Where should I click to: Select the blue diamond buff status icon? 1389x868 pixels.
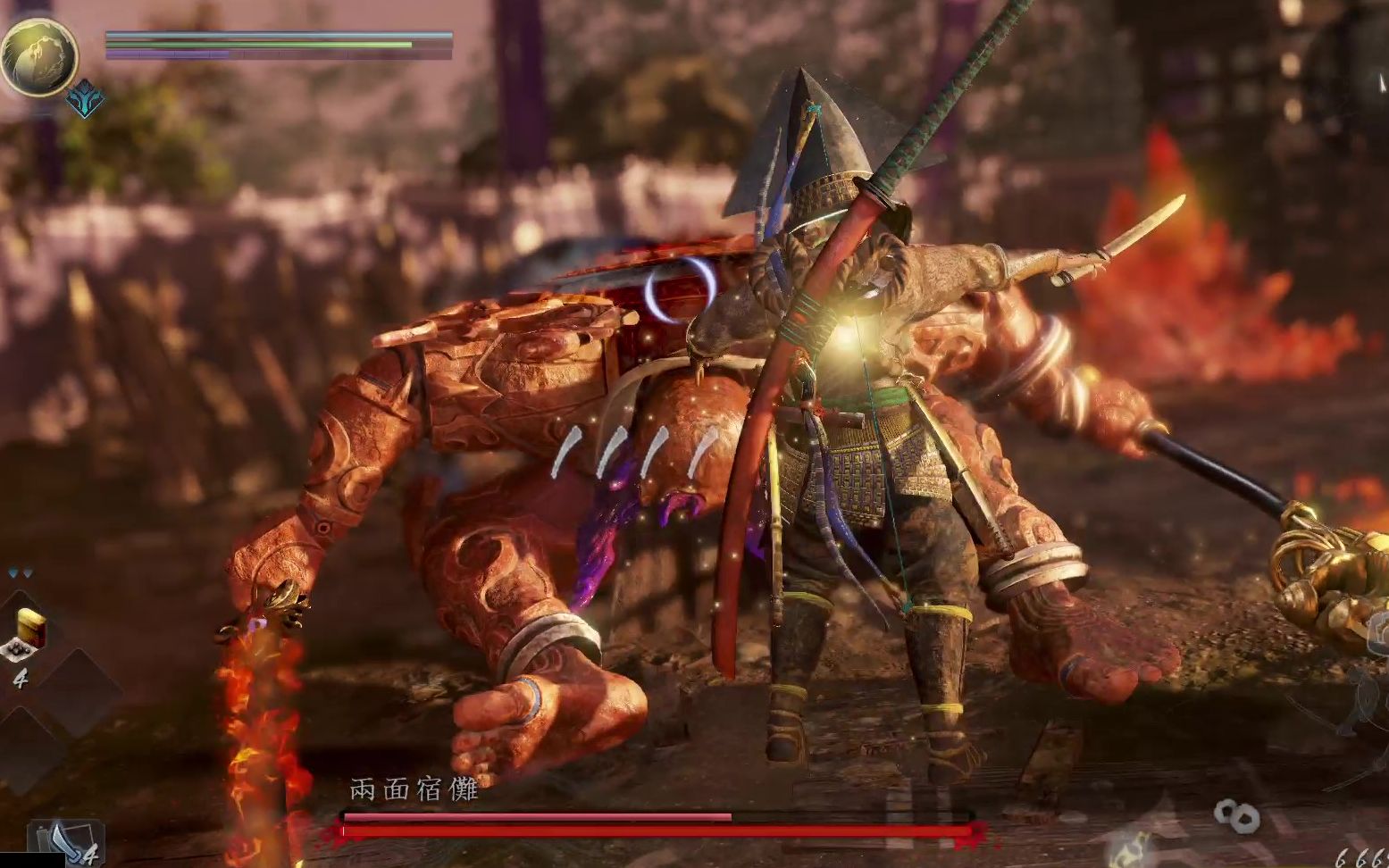(86, 100)
